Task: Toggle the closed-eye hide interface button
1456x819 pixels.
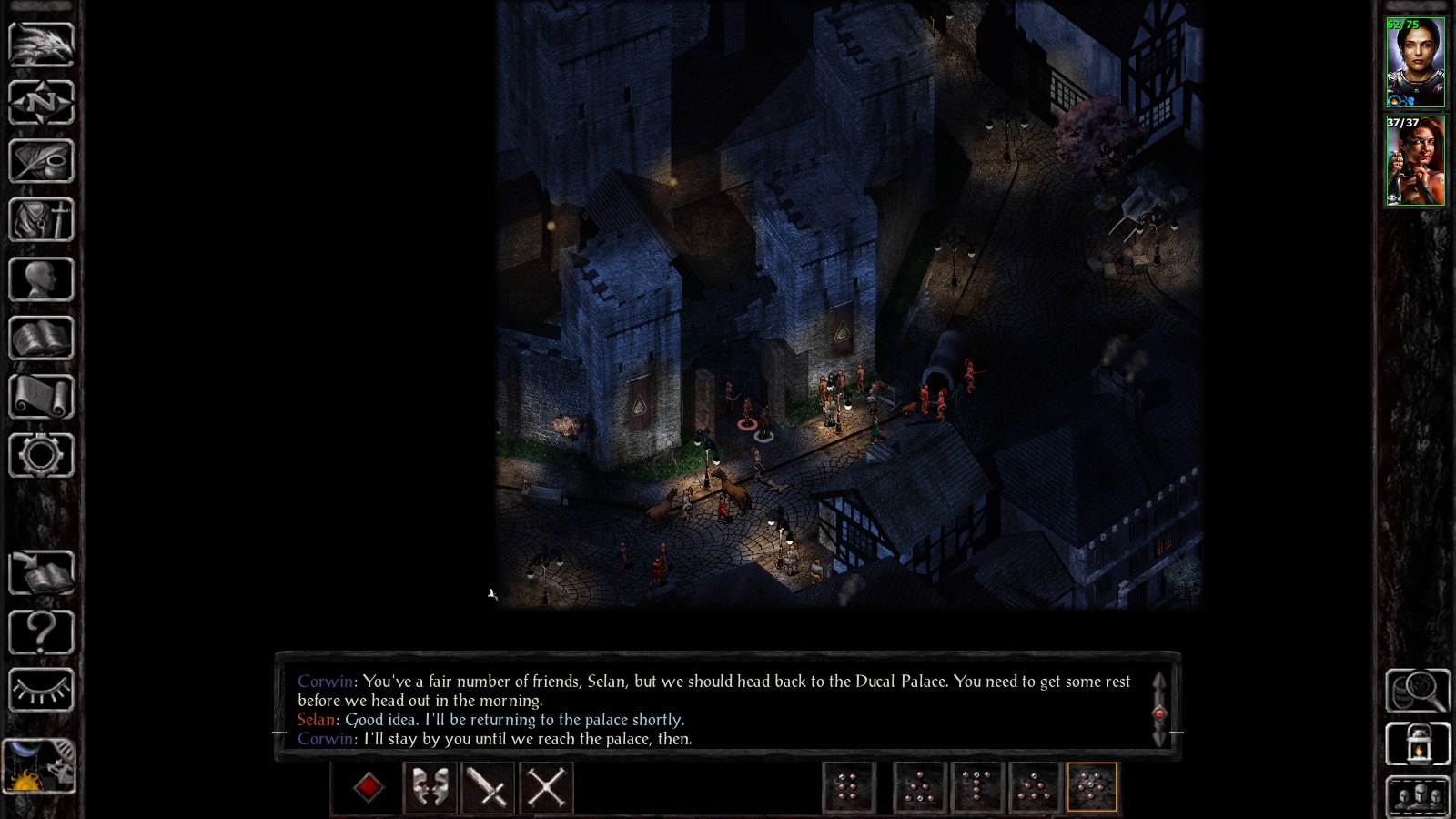Action: (x=41, y=690)
